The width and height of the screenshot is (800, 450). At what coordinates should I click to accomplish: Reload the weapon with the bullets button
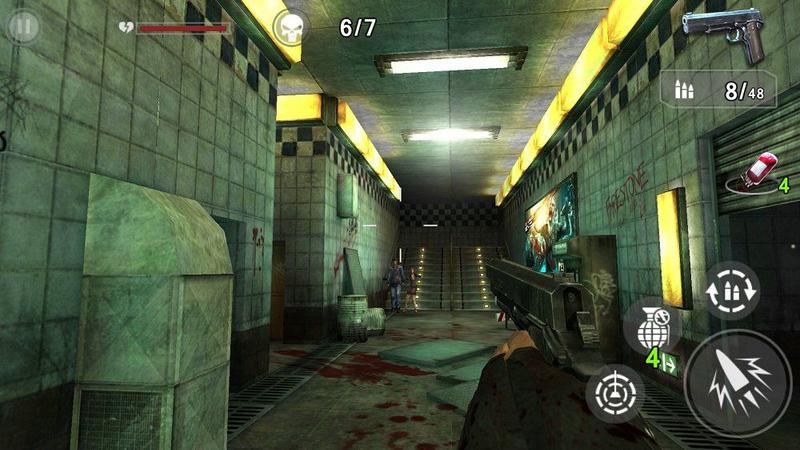[x=732, y=291]
